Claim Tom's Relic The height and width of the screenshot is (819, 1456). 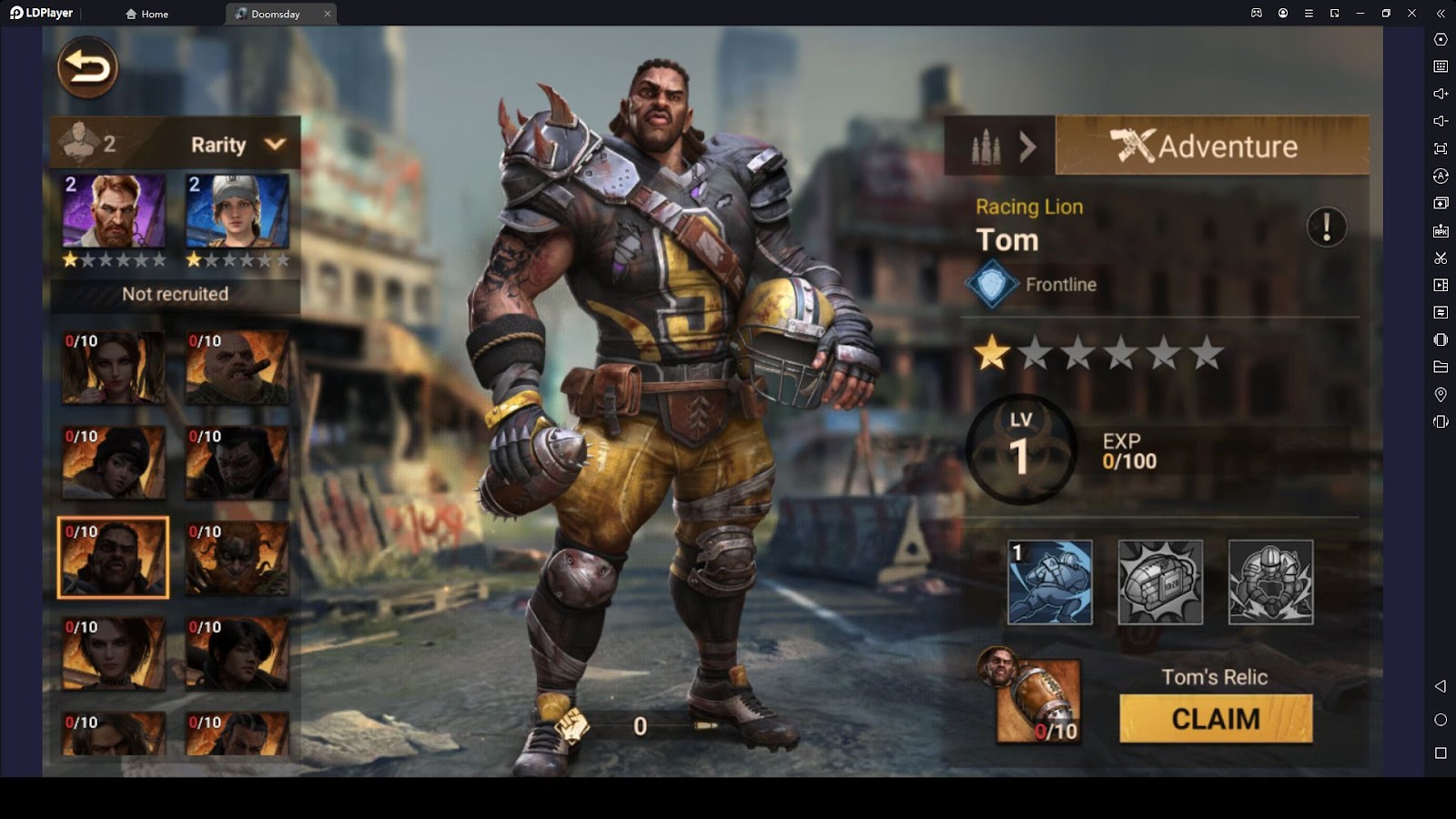click(1216, 719)
